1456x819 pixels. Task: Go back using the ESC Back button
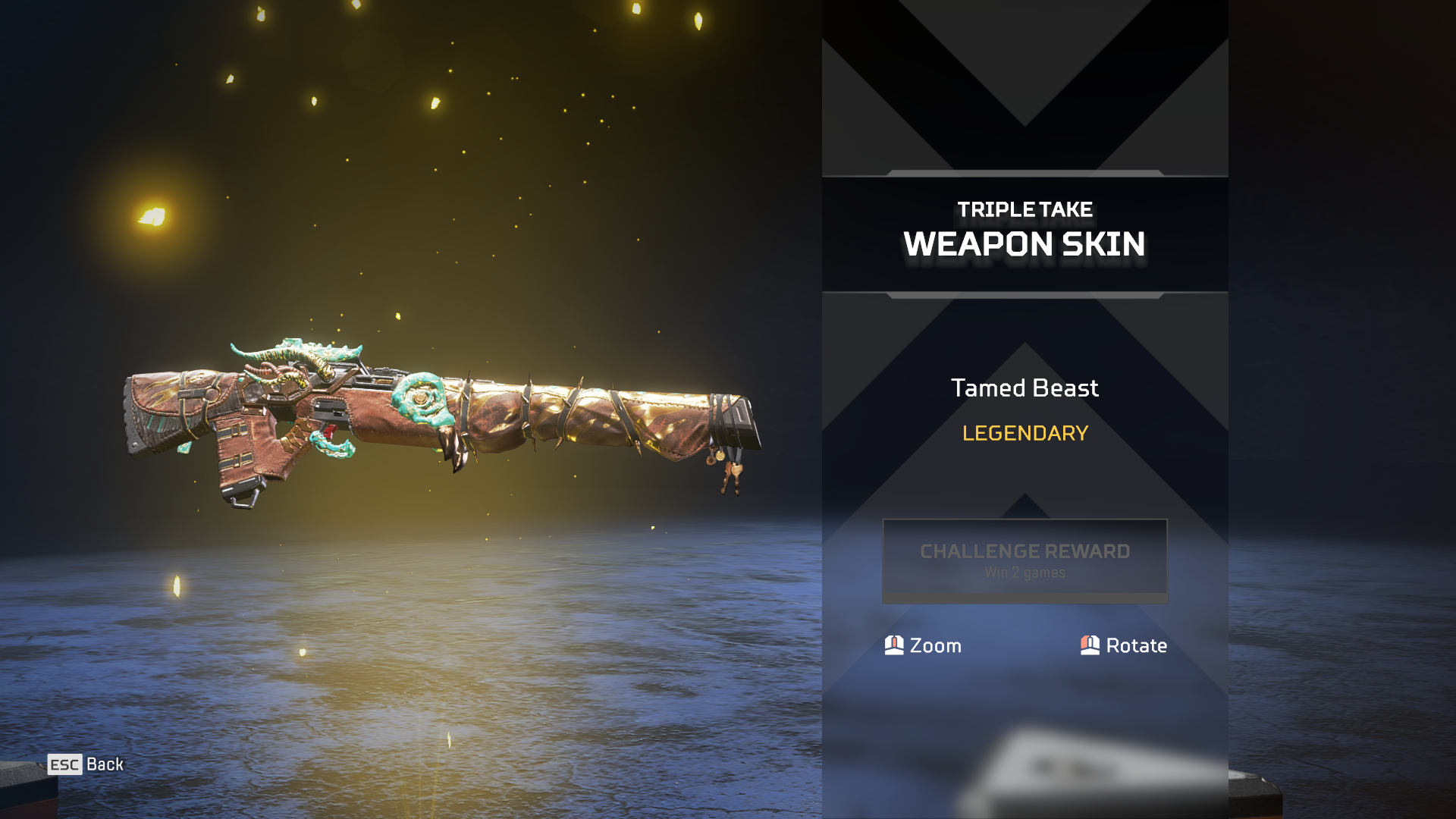(x=86, y=764)
